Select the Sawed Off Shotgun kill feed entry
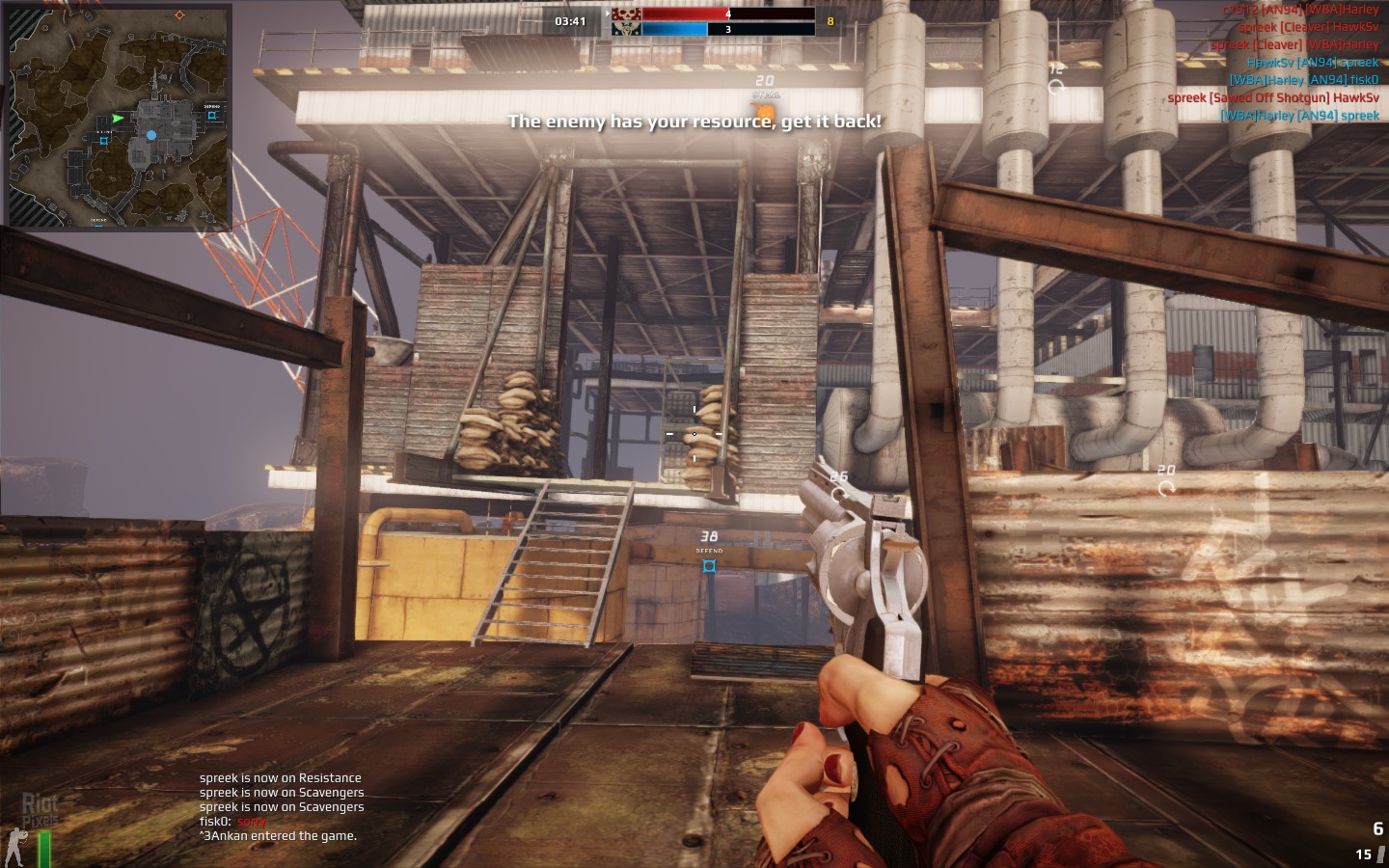 click(1272, 97)
